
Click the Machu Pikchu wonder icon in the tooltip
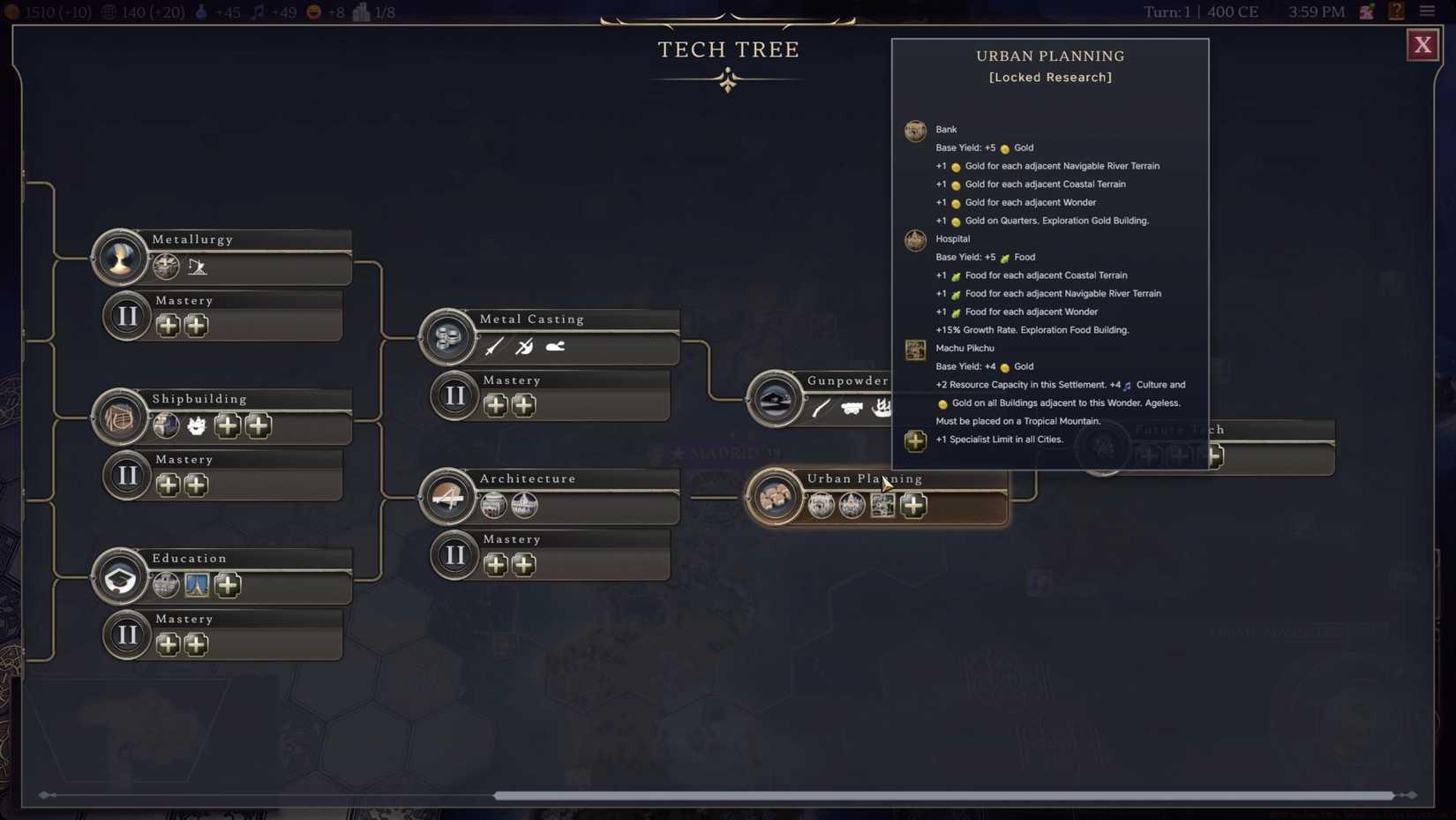click(x=915, y=350)
